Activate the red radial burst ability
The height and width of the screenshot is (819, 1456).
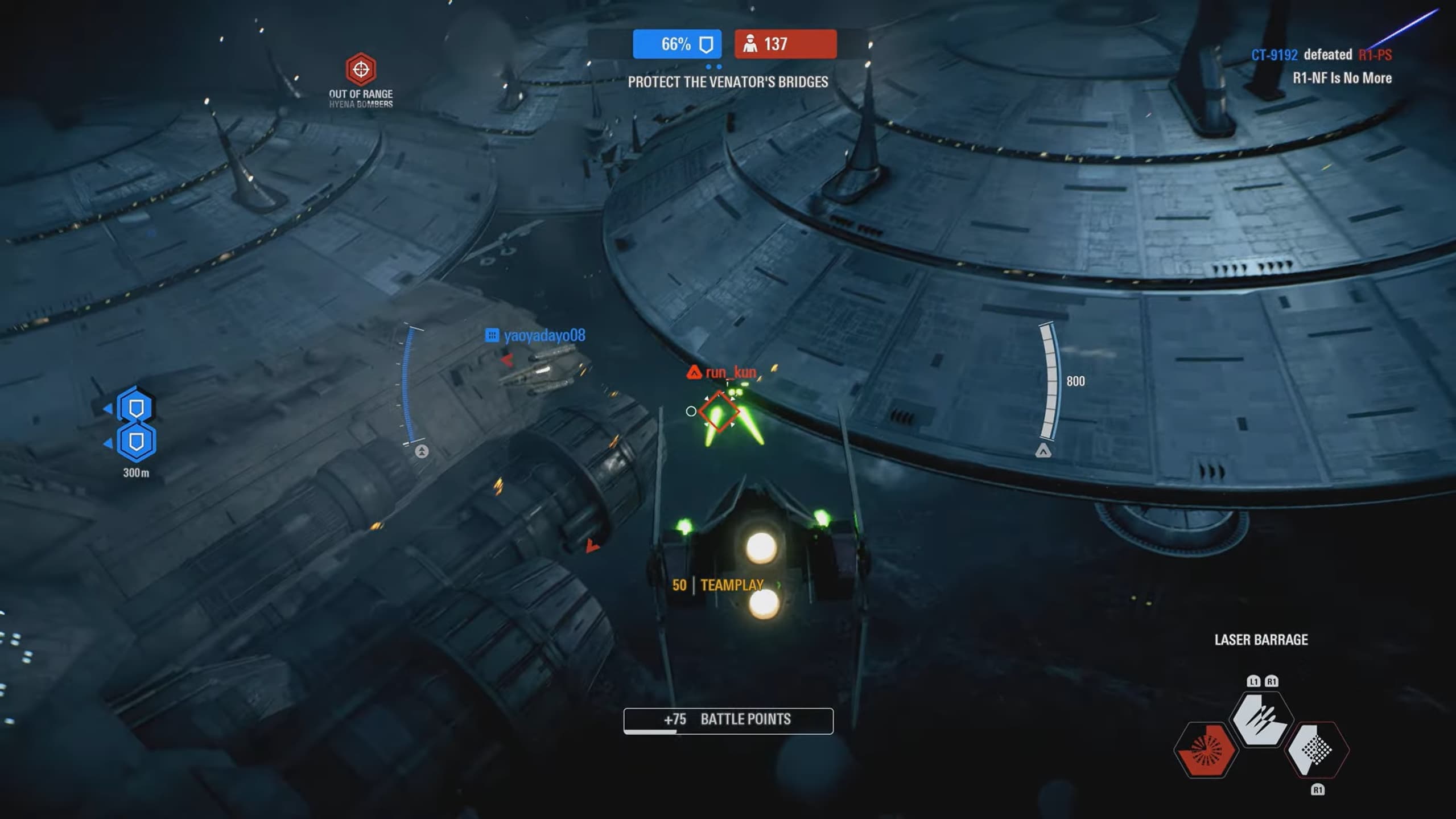coord(1206,750)
